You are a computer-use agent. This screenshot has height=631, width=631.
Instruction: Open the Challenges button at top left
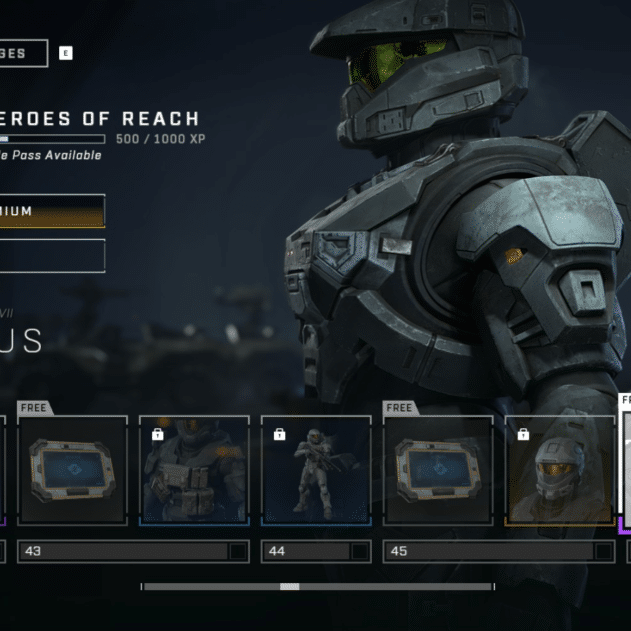[22, 53]
